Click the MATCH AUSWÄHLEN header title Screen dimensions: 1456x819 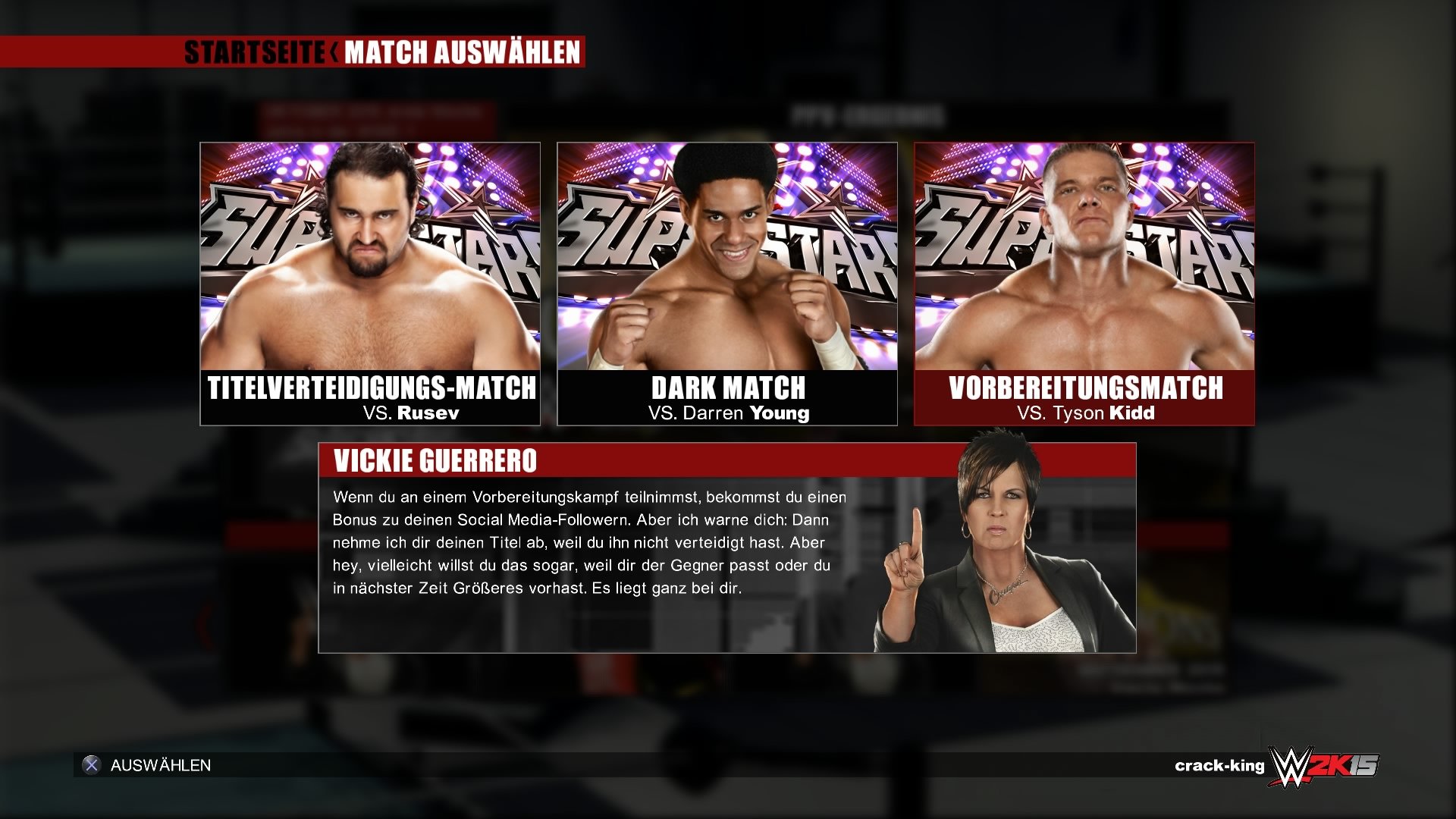(463, 54)
